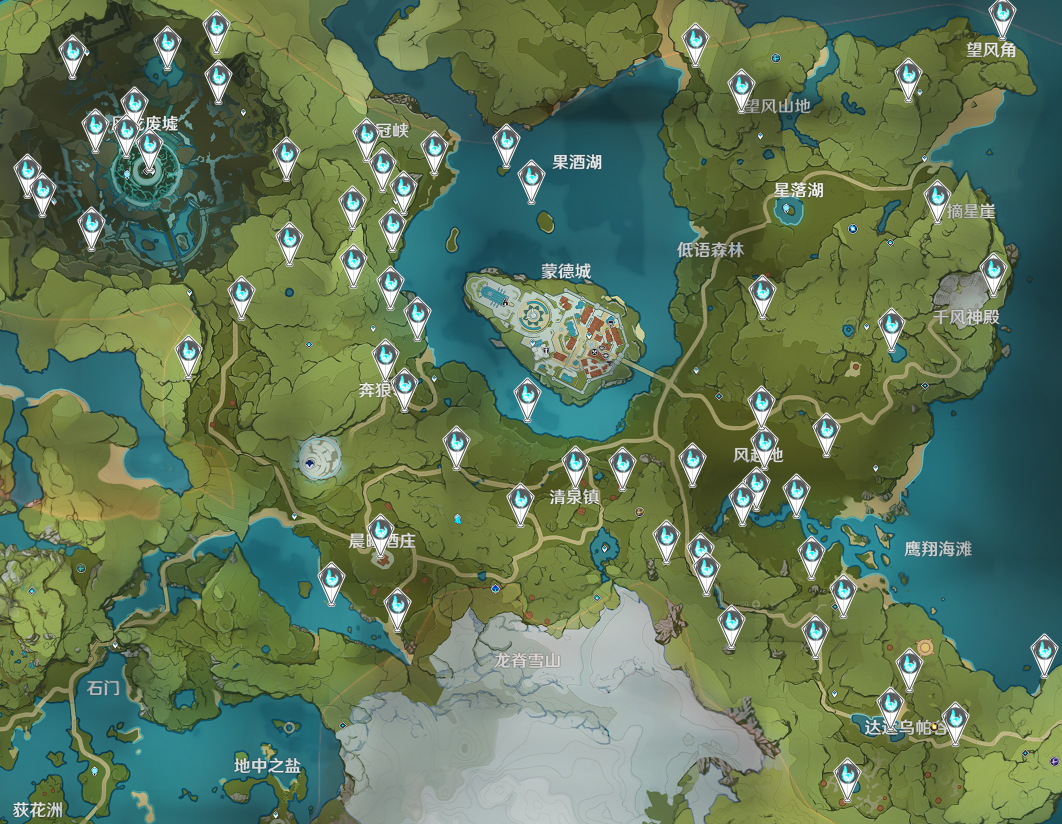Click the marker overlapping the 望风山地 label
The image size is (1062, 824).
pyautogui.click(x=740, y=88)
